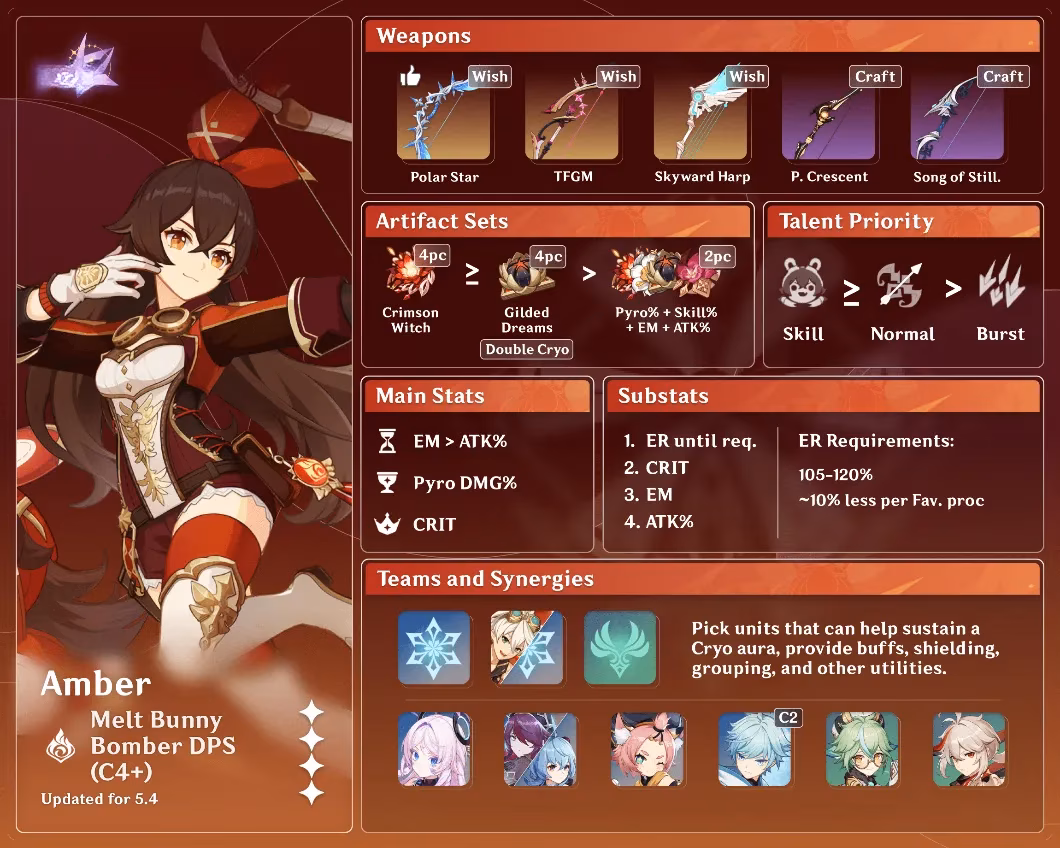Choose the Kazuha character portrait
The image size is (1060, 848).
click(x=969, y=750)
